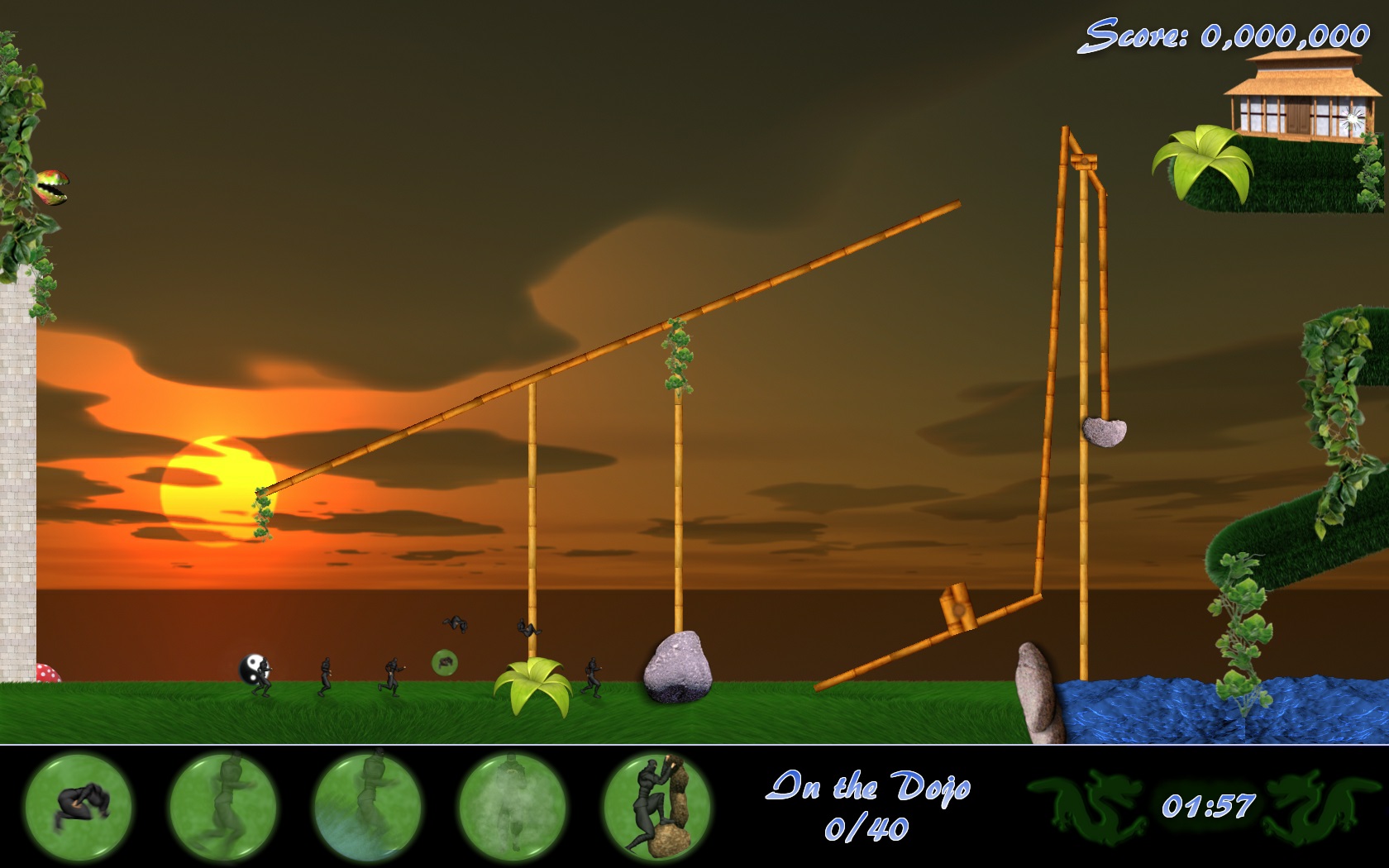Choose the faded running ninja ability
The height and width of the screenshot is (868, 1389).
[222, 804]
